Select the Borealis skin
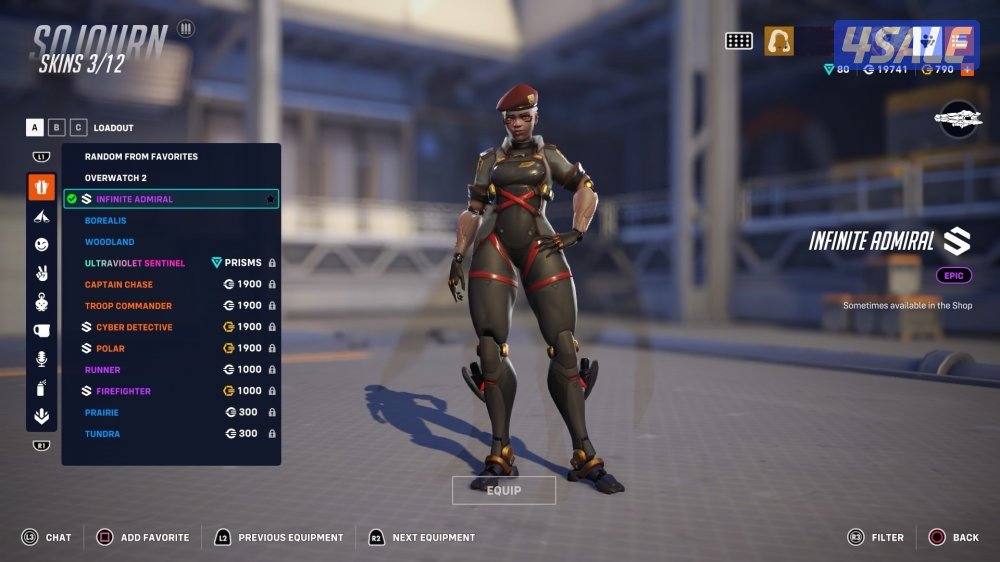1000x562 pixels. pyautogui.click(x=105, y=220)
